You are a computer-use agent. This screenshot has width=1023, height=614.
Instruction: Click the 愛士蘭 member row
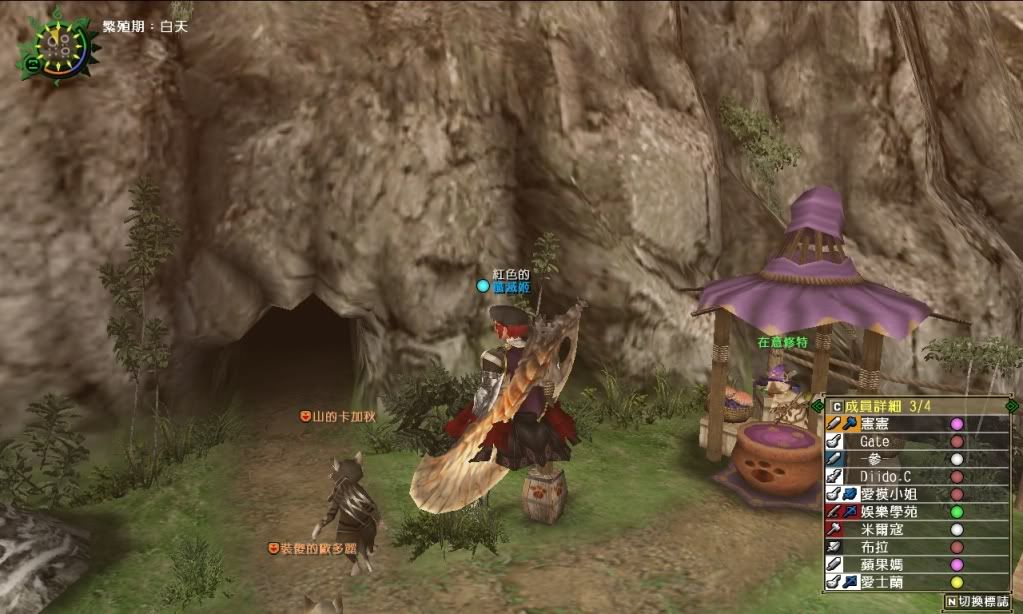880,581
